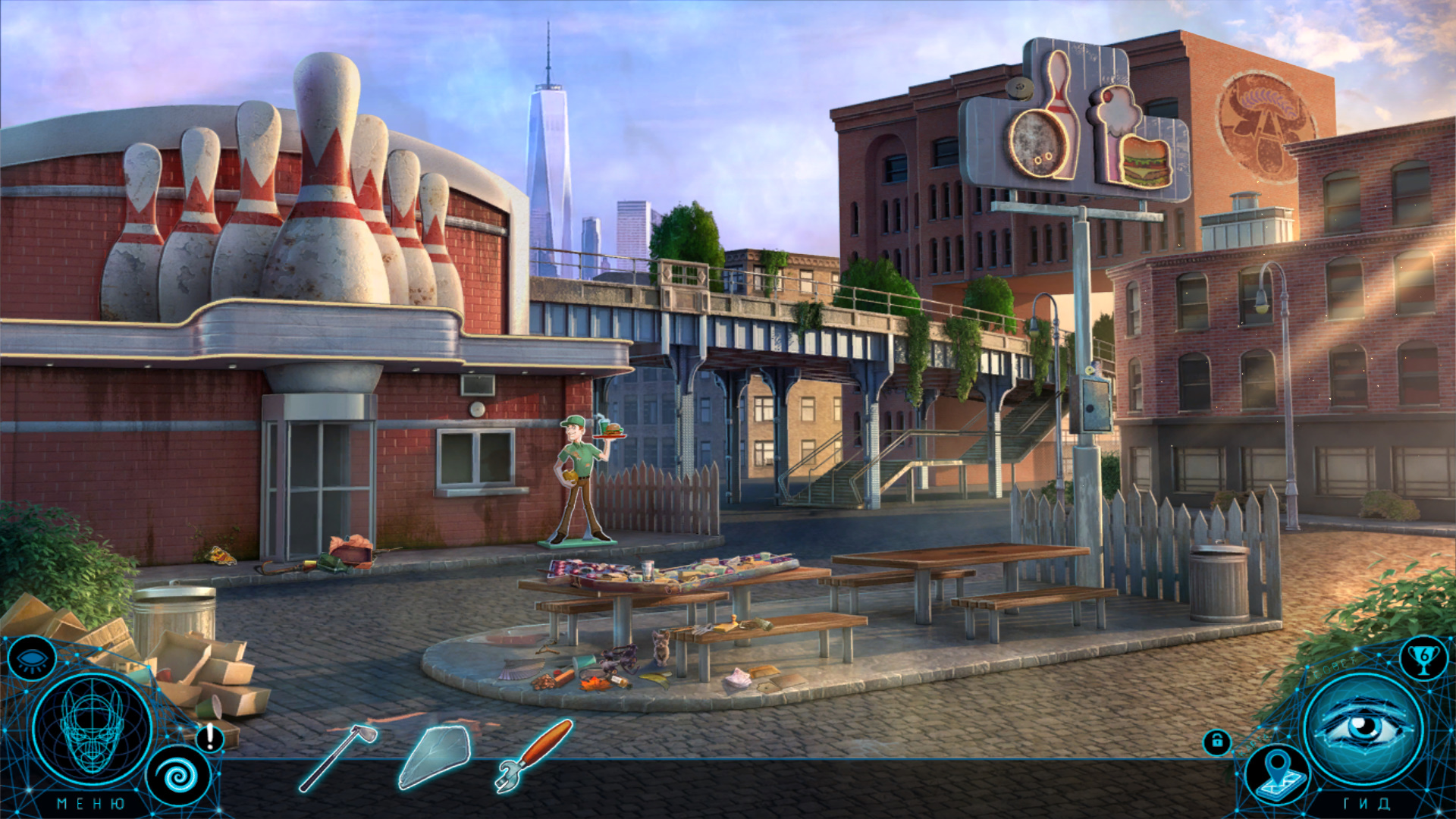This screenshot has width=1456, height=819.
Task: Open the trophy achievements icon
Action: coord(1423,658)
